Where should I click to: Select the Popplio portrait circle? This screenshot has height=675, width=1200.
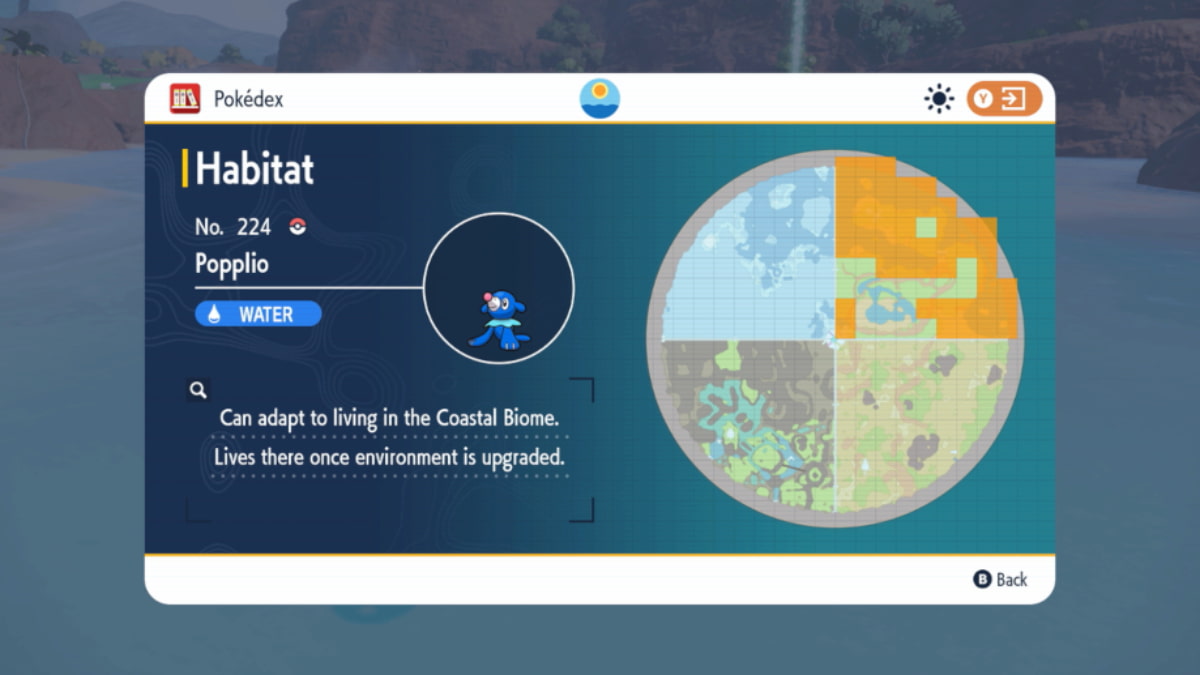point(499,288)
